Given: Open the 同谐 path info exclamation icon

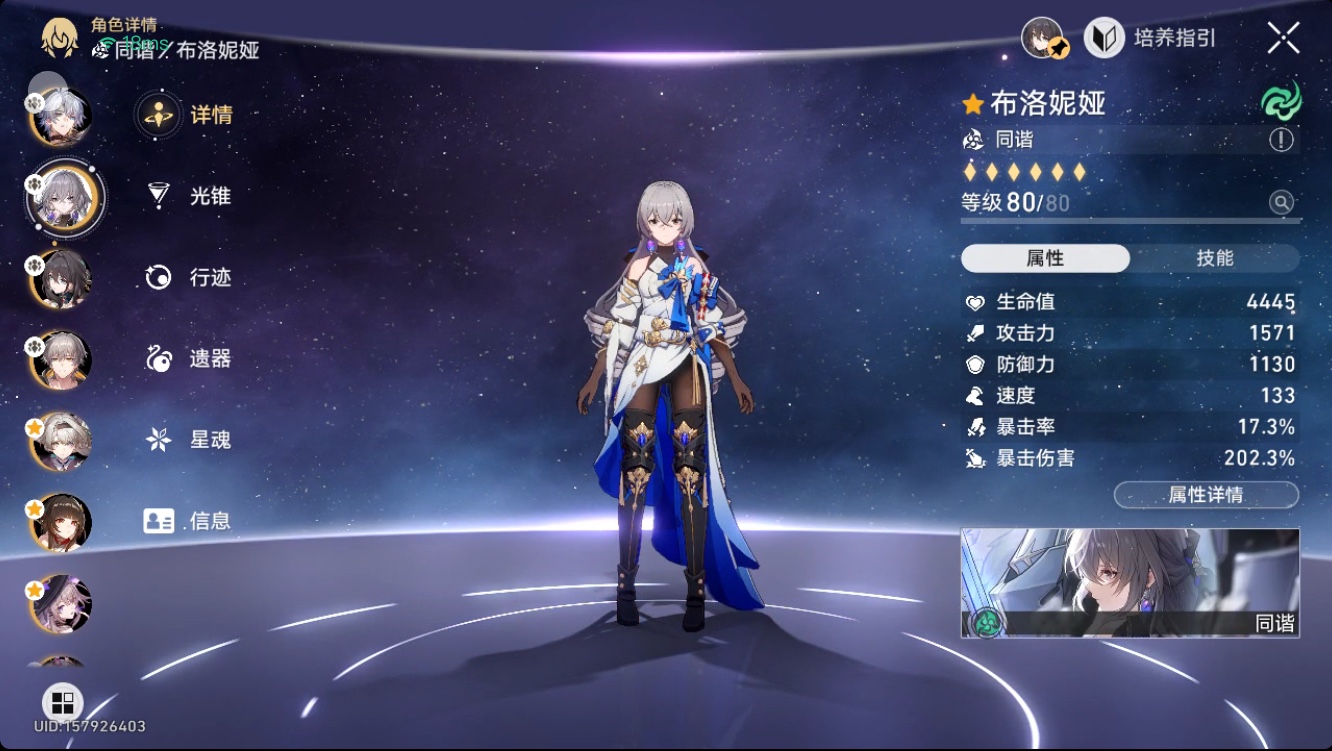Looking at the screenshot, I should coord(1281,140).
